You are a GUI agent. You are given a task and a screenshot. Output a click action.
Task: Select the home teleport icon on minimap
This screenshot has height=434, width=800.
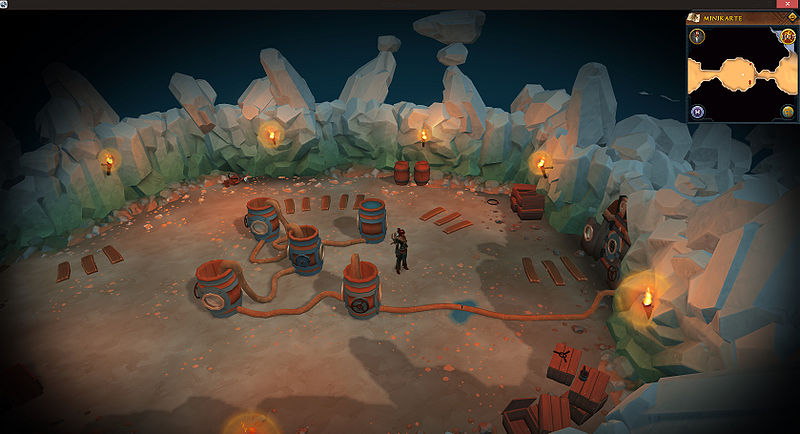coord(697,111)
